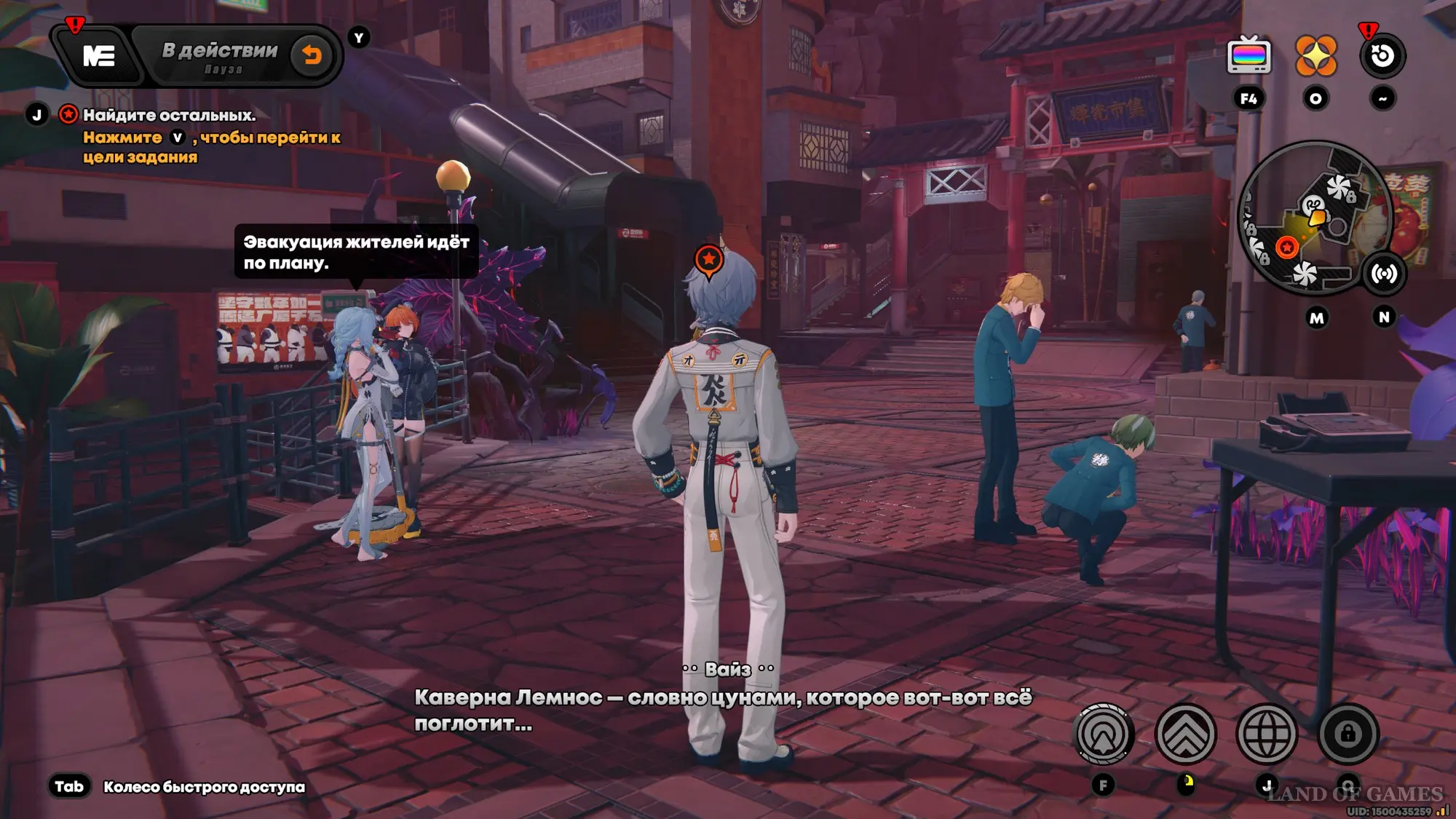Click the signal broadcast icon beside minimap
This screenshot has width=1456, height=819.
coord(1383,274)
